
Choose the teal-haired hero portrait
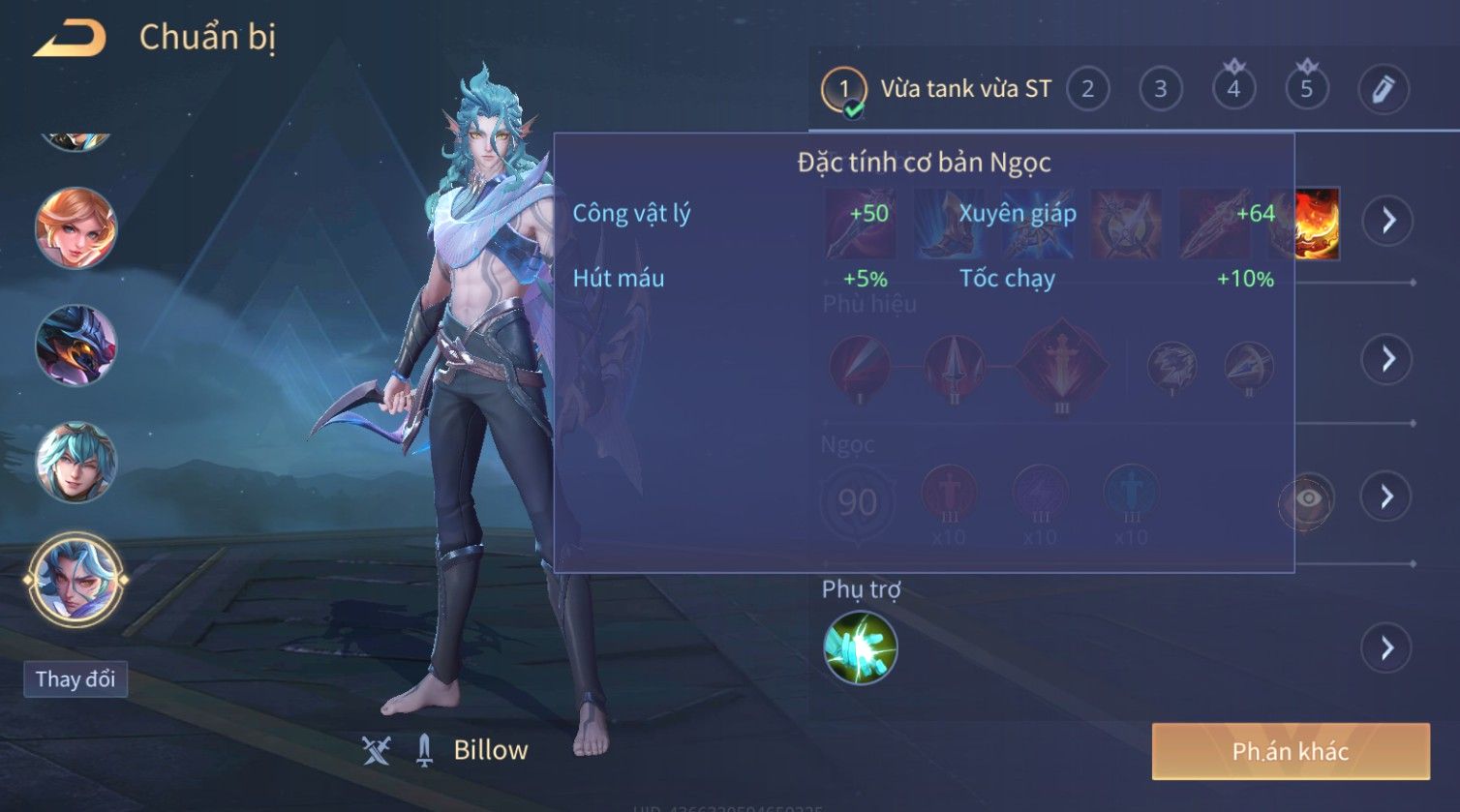tap(76, 463)
